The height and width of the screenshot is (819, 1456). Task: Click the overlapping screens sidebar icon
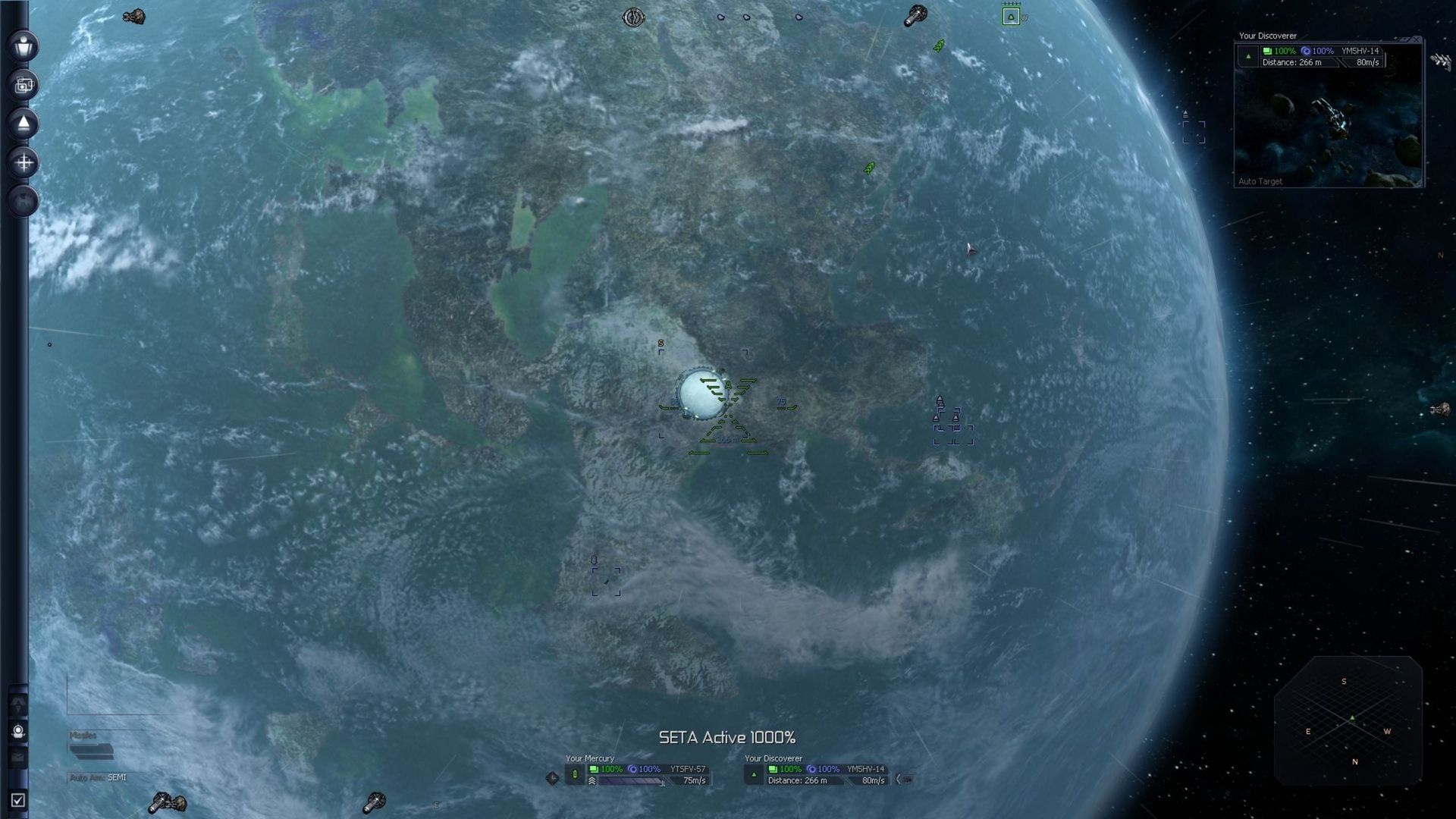click(24, 85)
